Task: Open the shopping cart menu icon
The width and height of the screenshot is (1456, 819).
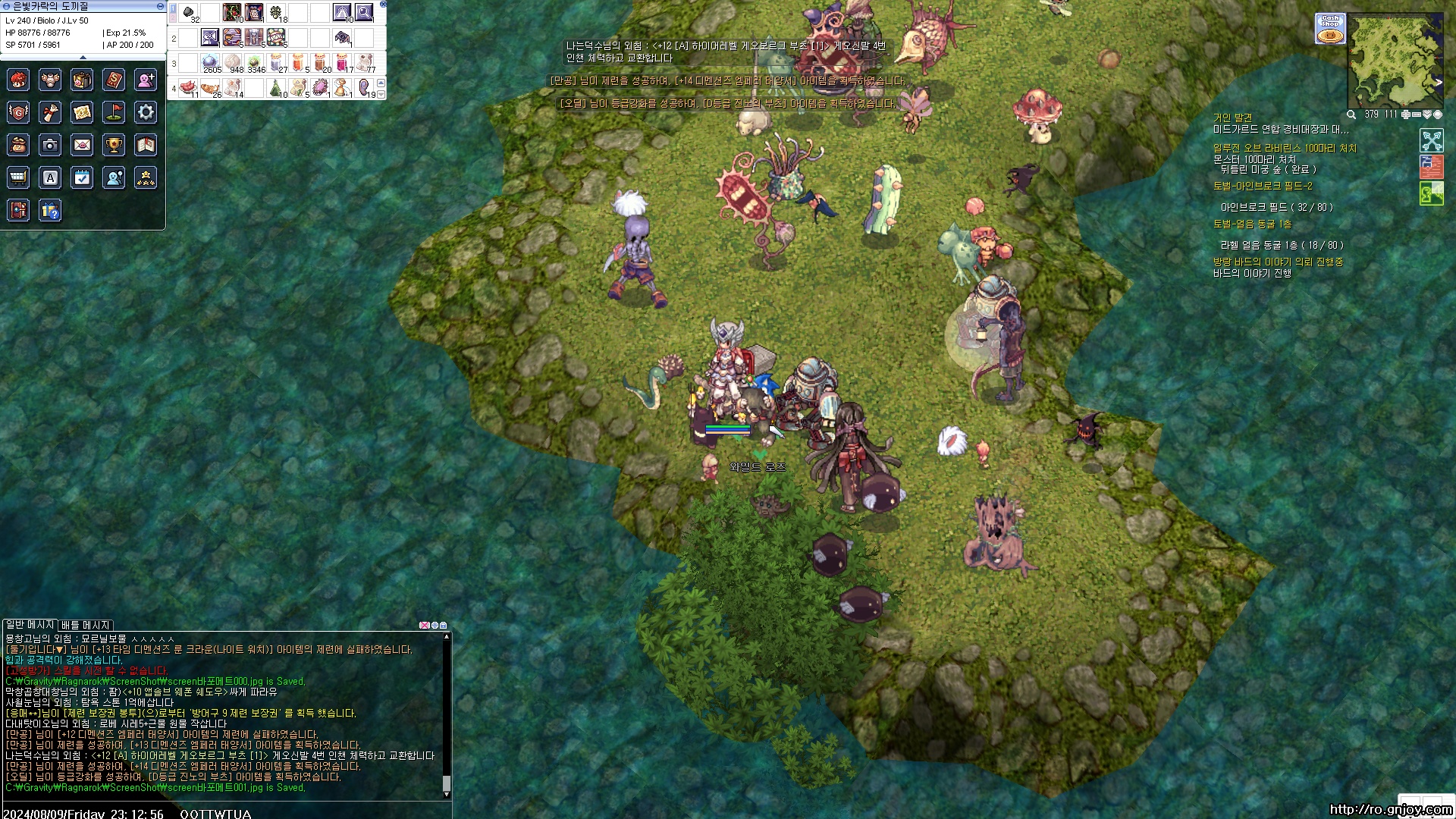Action: (18, 177)
